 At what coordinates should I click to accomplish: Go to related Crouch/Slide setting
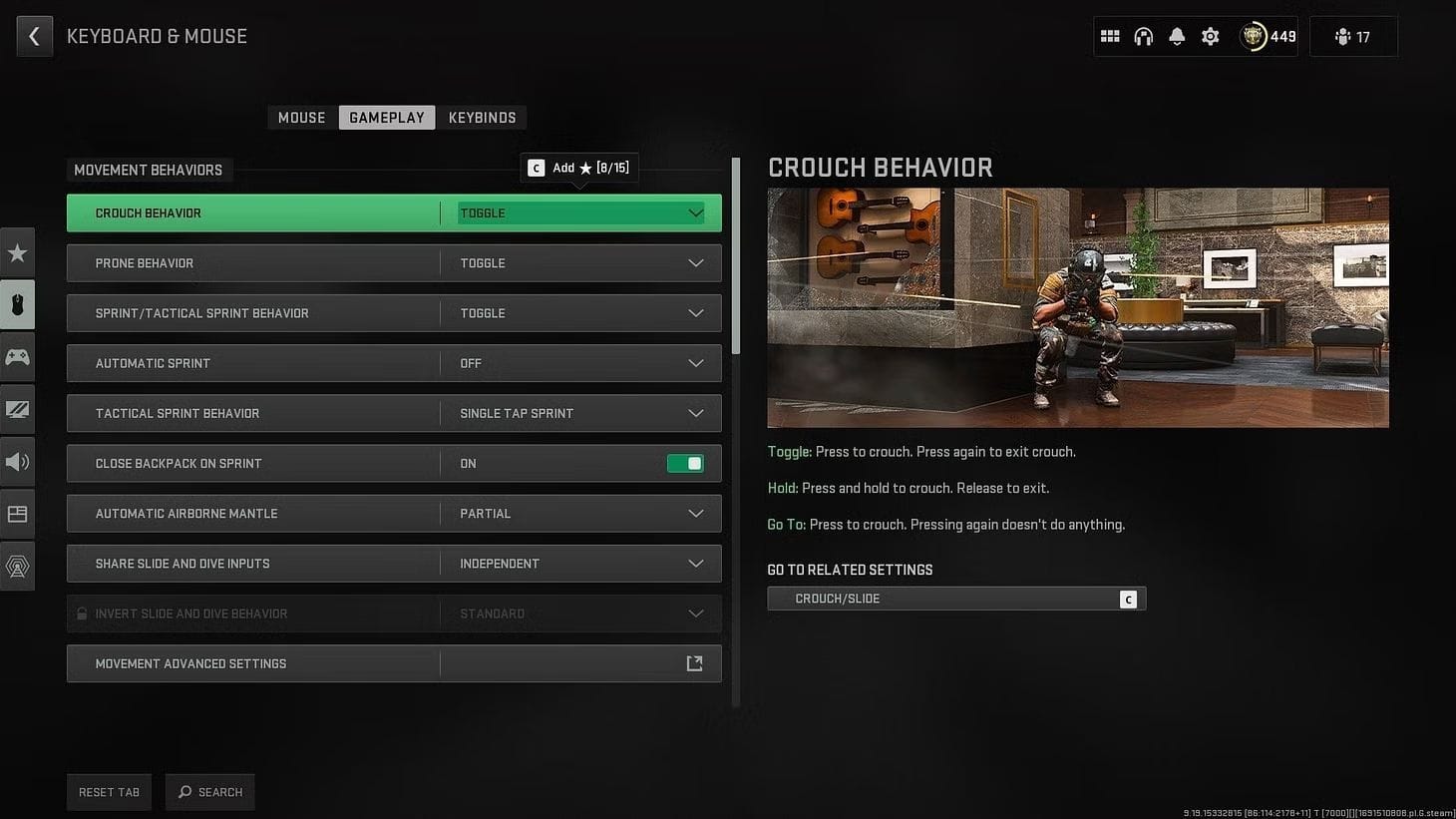(955, 599)
